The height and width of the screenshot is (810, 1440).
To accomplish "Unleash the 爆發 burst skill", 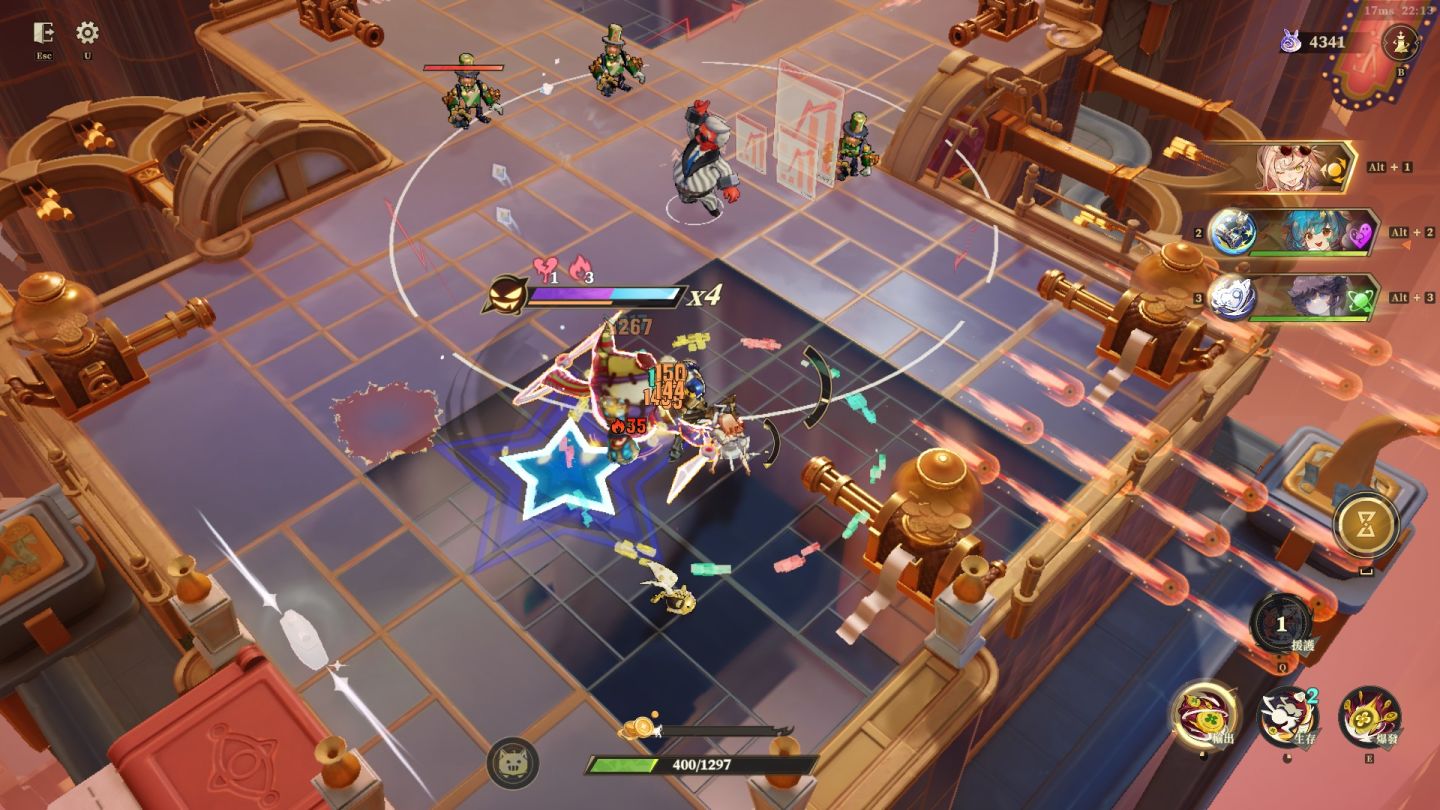I will pyautogui.click(x=1368, y=716).
